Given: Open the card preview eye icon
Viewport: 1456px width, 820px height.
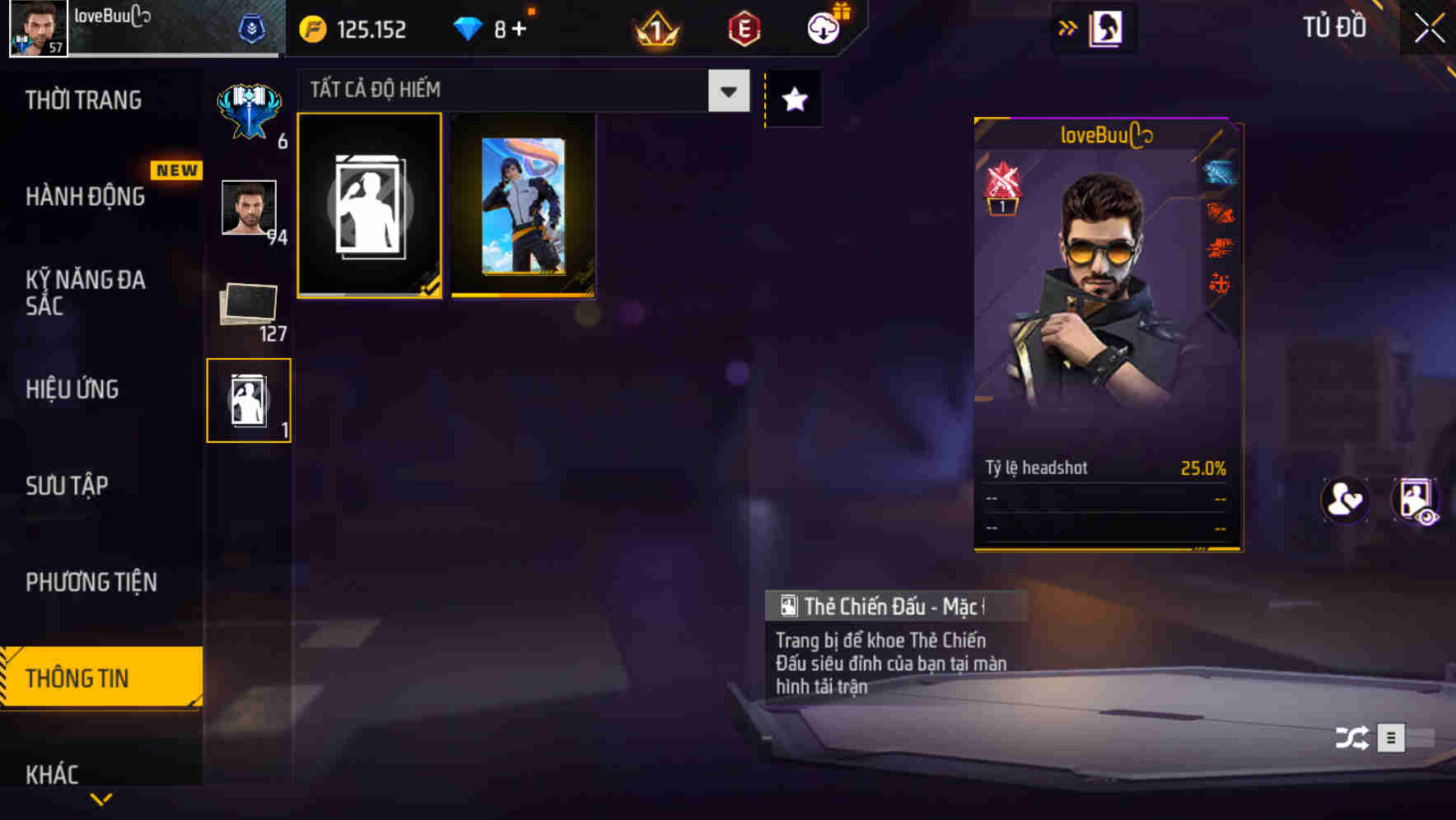Looking at the screenshot, I should (x=1414, y=500).
